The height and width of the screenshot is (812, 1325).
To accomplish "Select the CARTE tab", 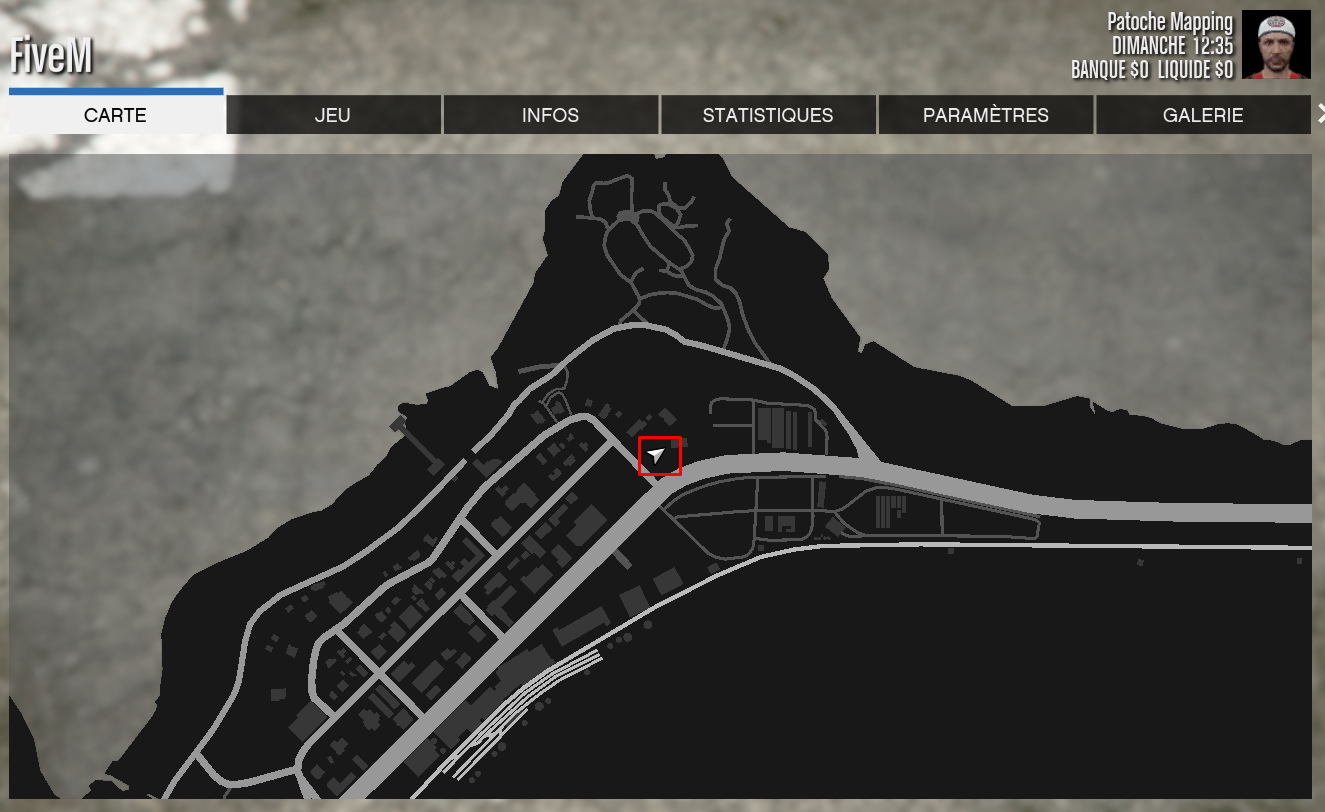I will point(115,115).
